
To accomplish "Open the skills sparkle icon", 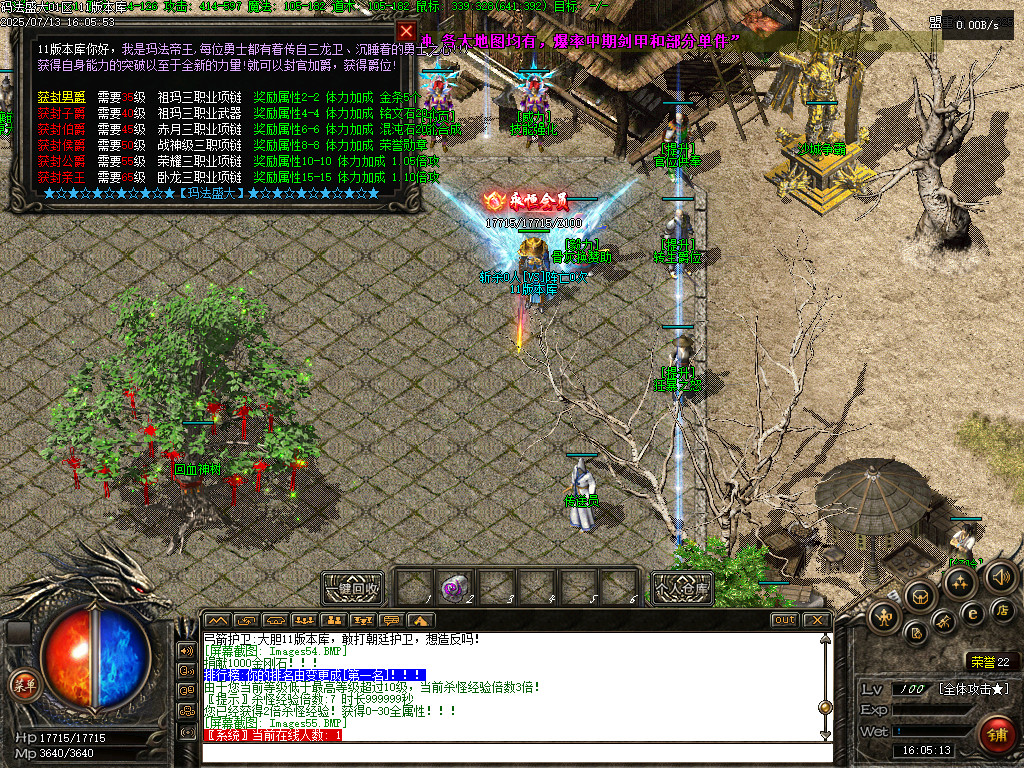I will pyautogui.click(x=960, y=584).
